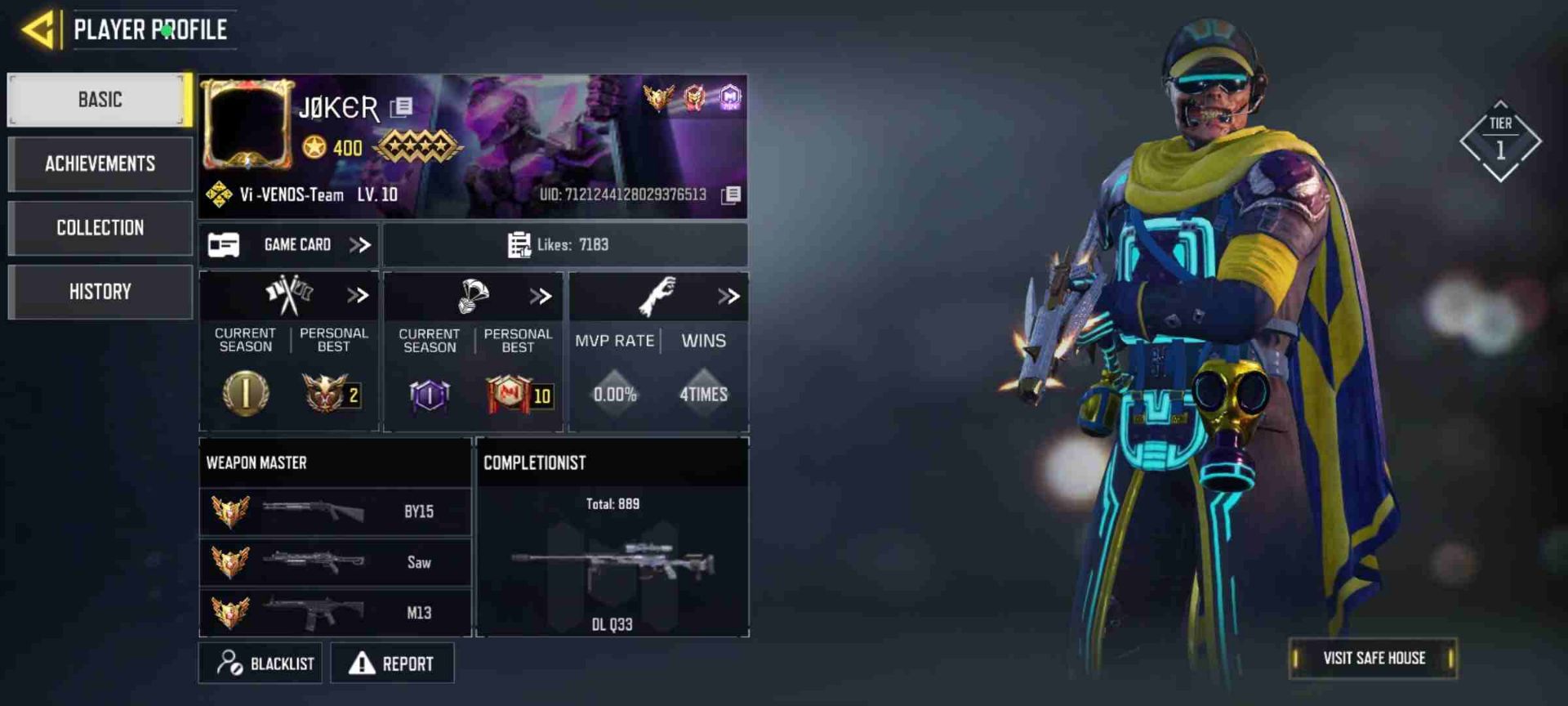Report this player

392,663
